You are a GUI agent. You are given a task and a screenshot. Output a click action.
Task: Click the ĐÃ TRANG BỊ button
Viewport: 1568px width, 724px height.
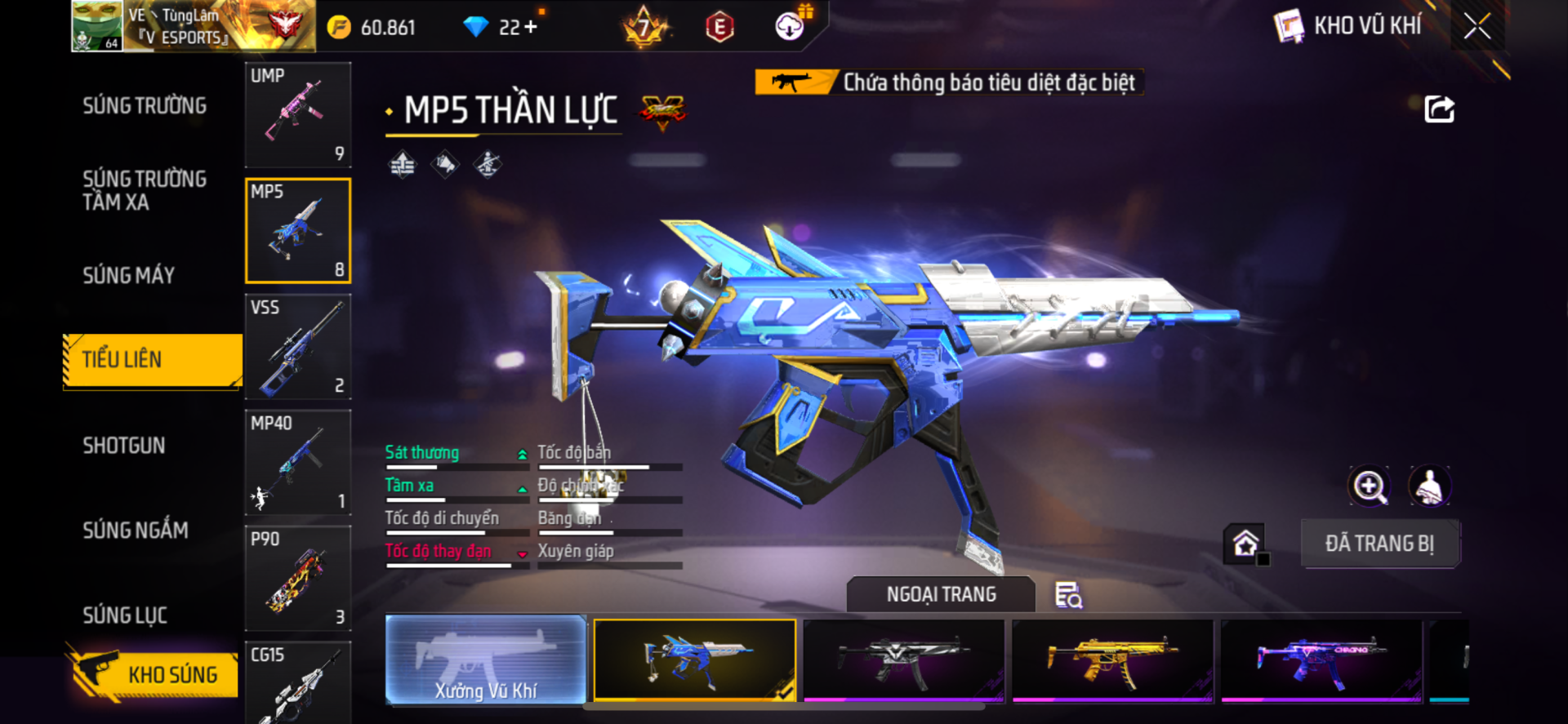pyautogui.click(x=1379, y=544)
